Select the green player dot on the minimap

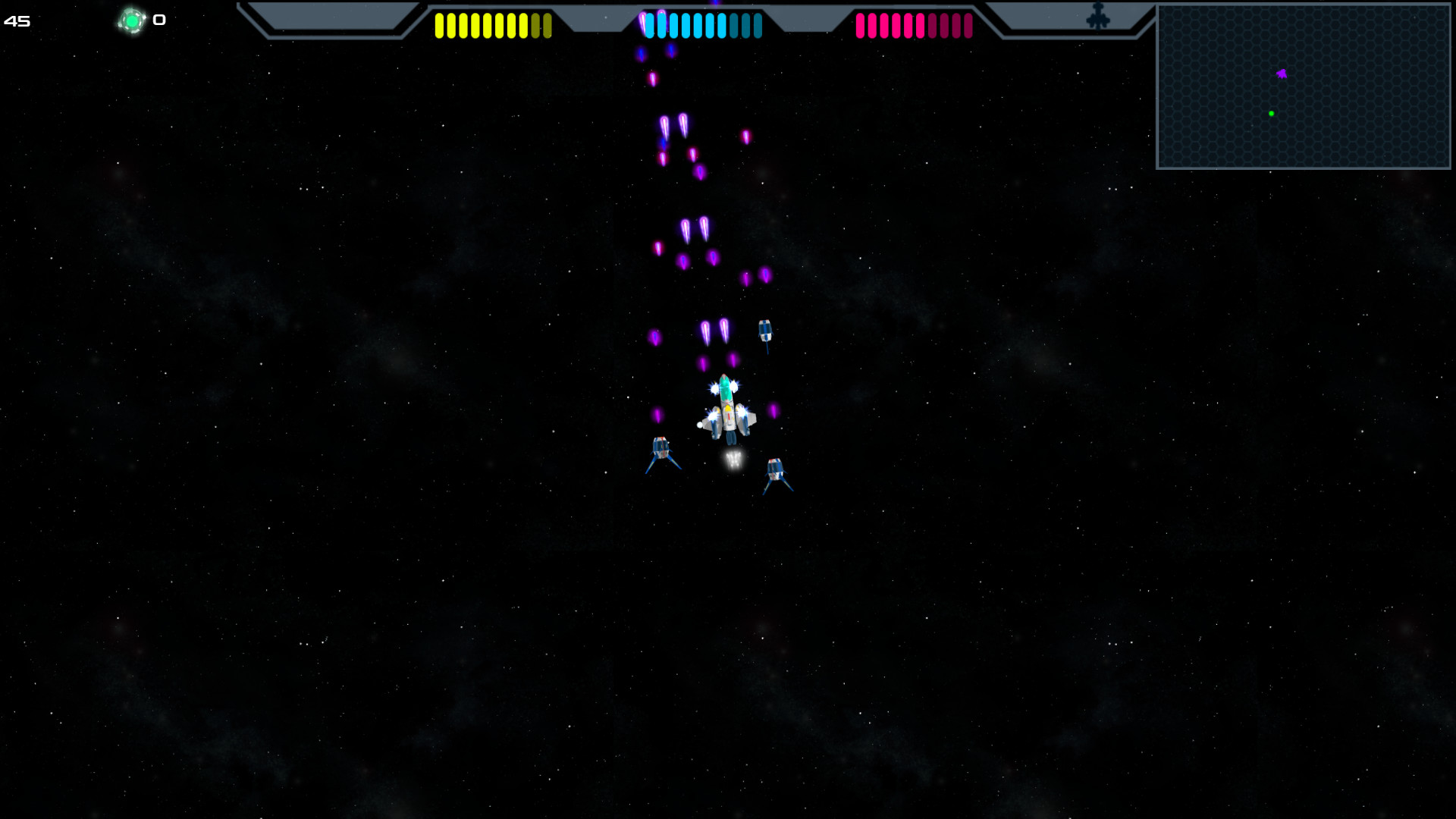1272,114
